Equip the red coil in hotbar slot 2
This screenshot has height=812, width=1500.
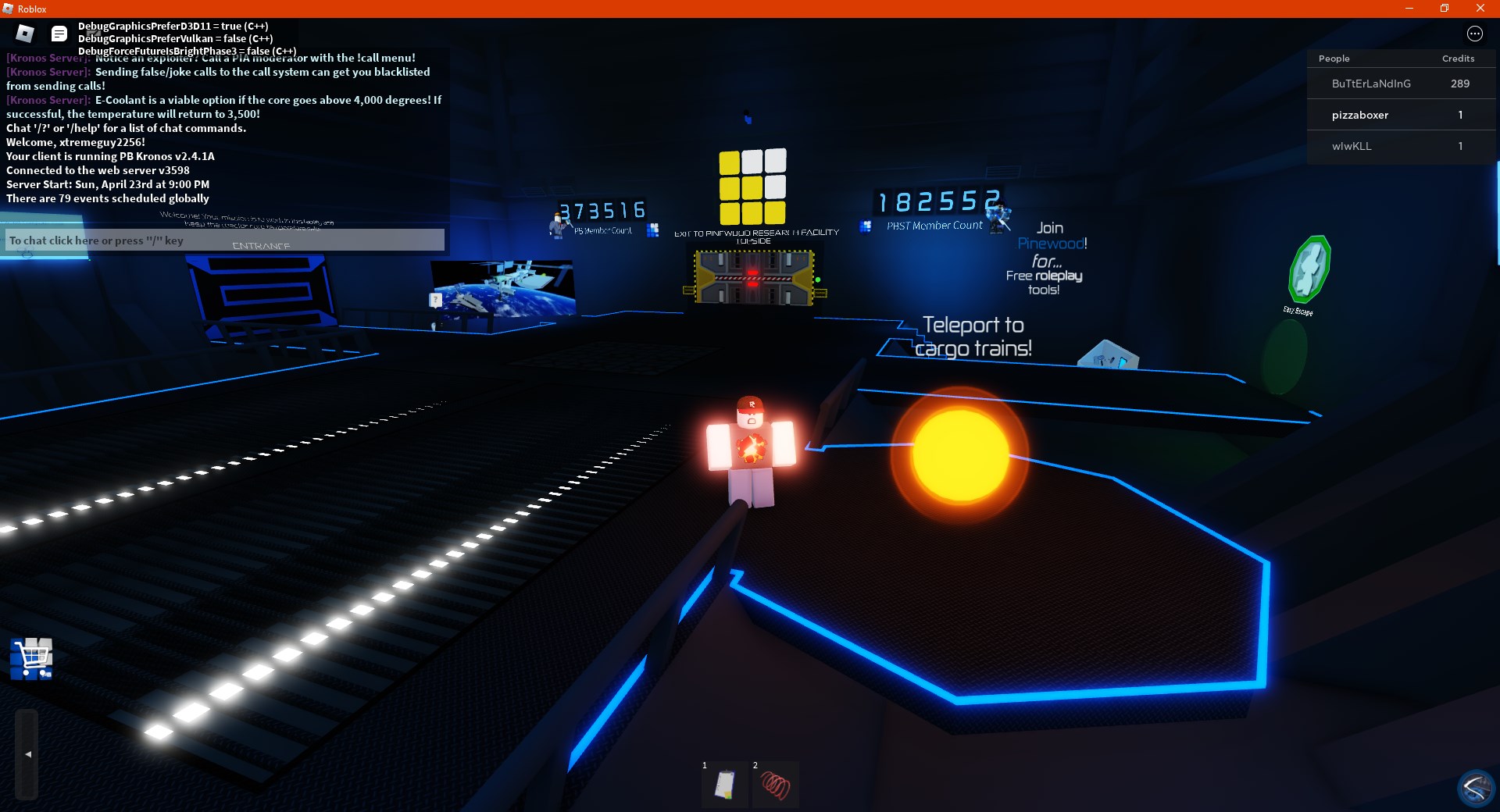click(x=776, y=785)
